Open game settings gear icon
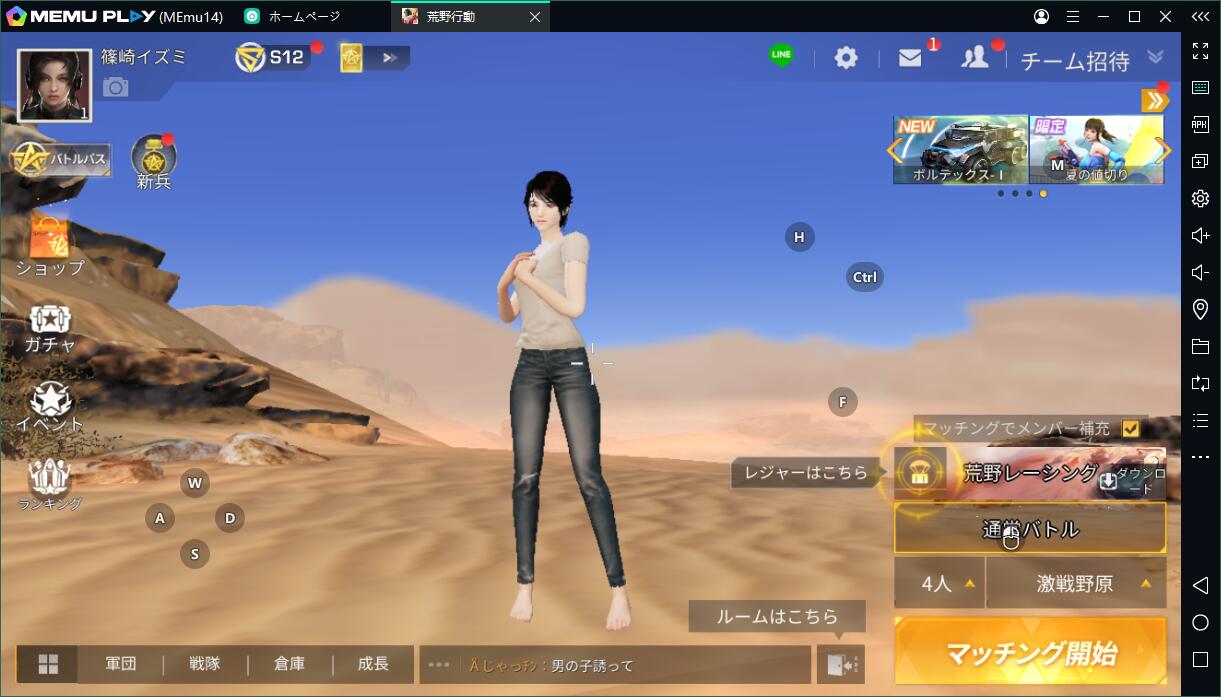 [846, 58]
